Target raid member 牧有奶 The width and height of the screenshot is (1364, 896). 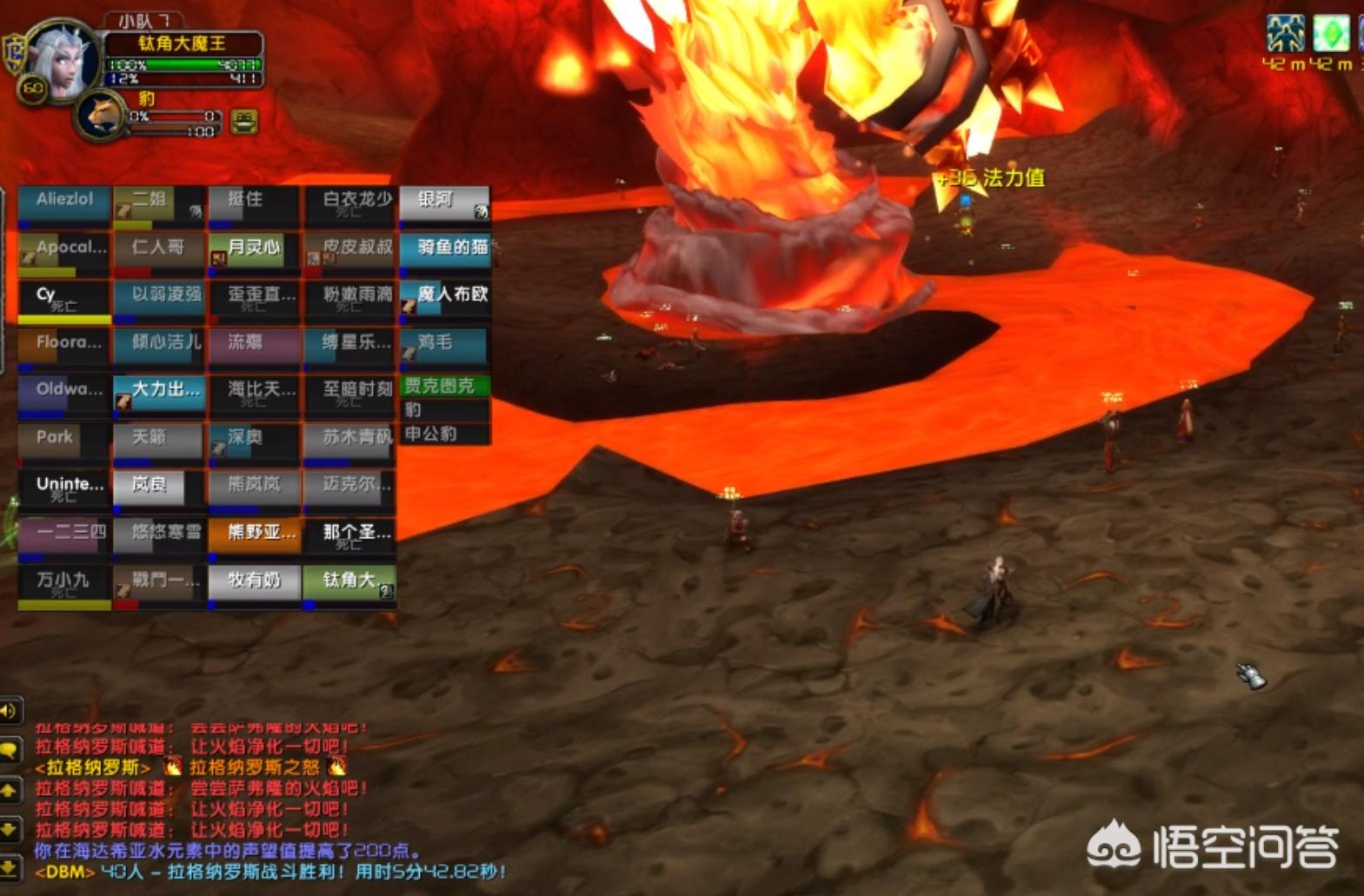pos(254,581)
